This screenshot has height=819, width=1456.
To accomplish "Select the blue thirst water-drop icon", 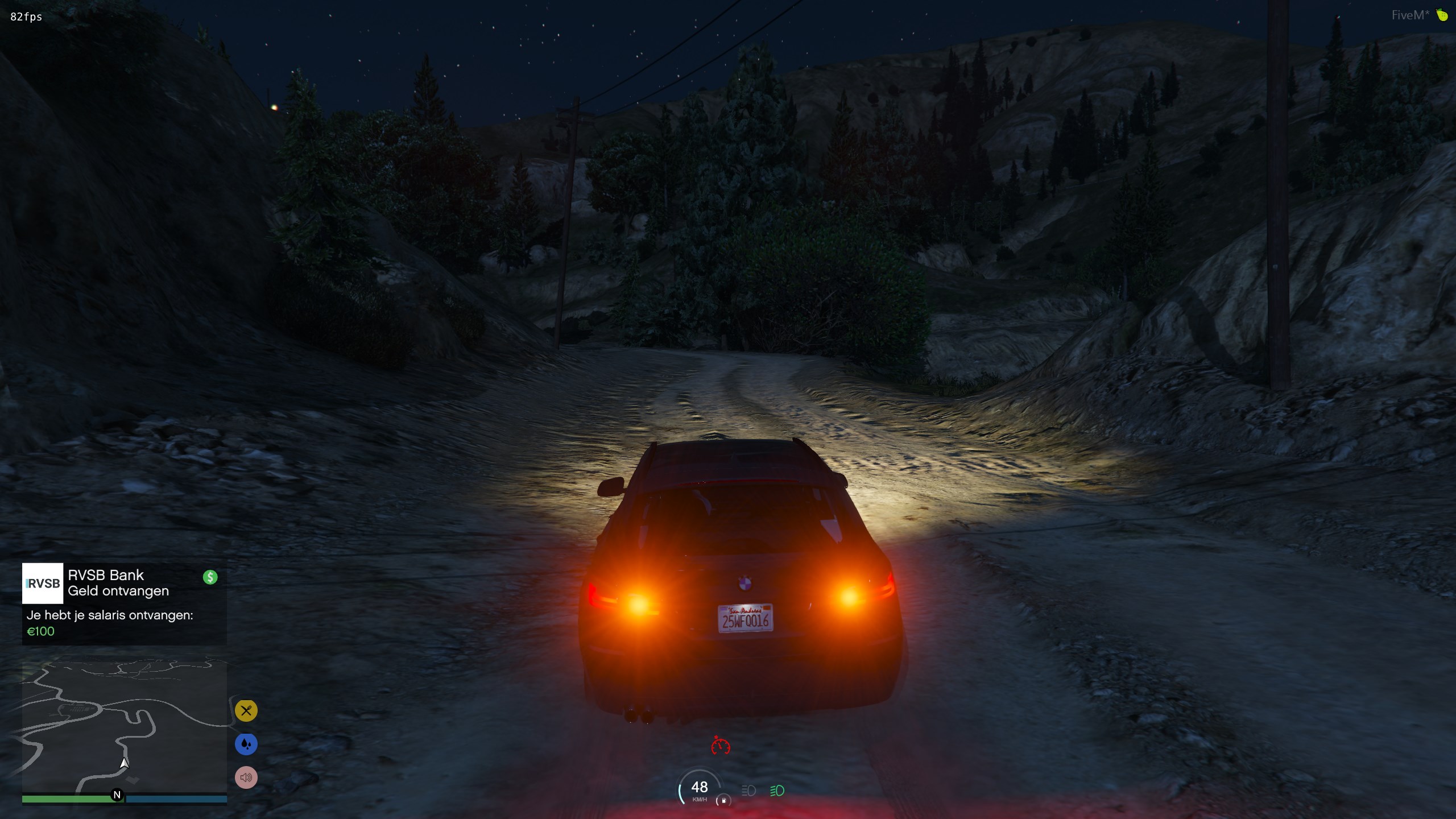I will 246,744.
